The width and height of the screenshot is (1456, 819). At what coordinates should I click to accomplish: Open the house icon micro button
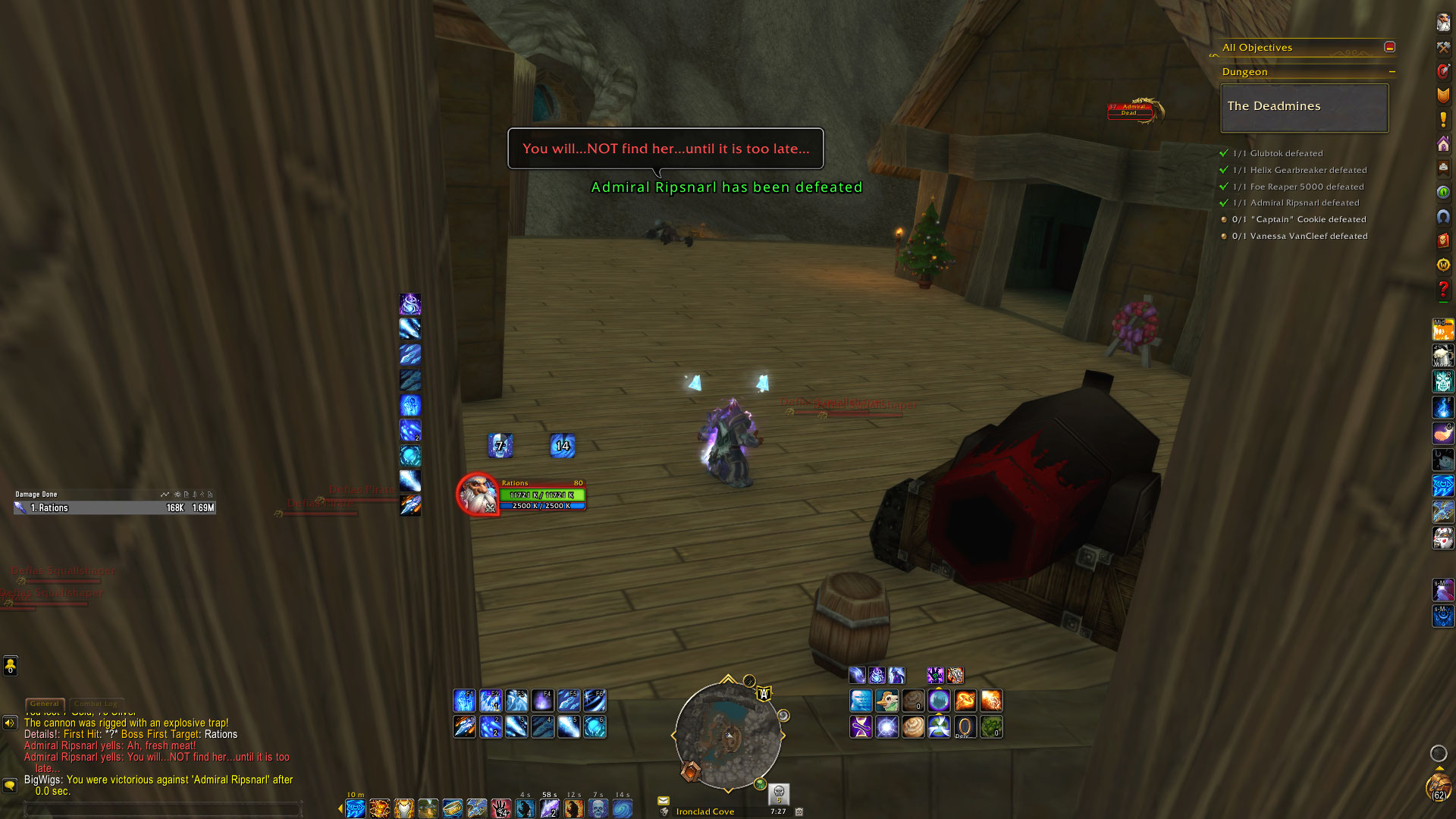click(1443, 144)
